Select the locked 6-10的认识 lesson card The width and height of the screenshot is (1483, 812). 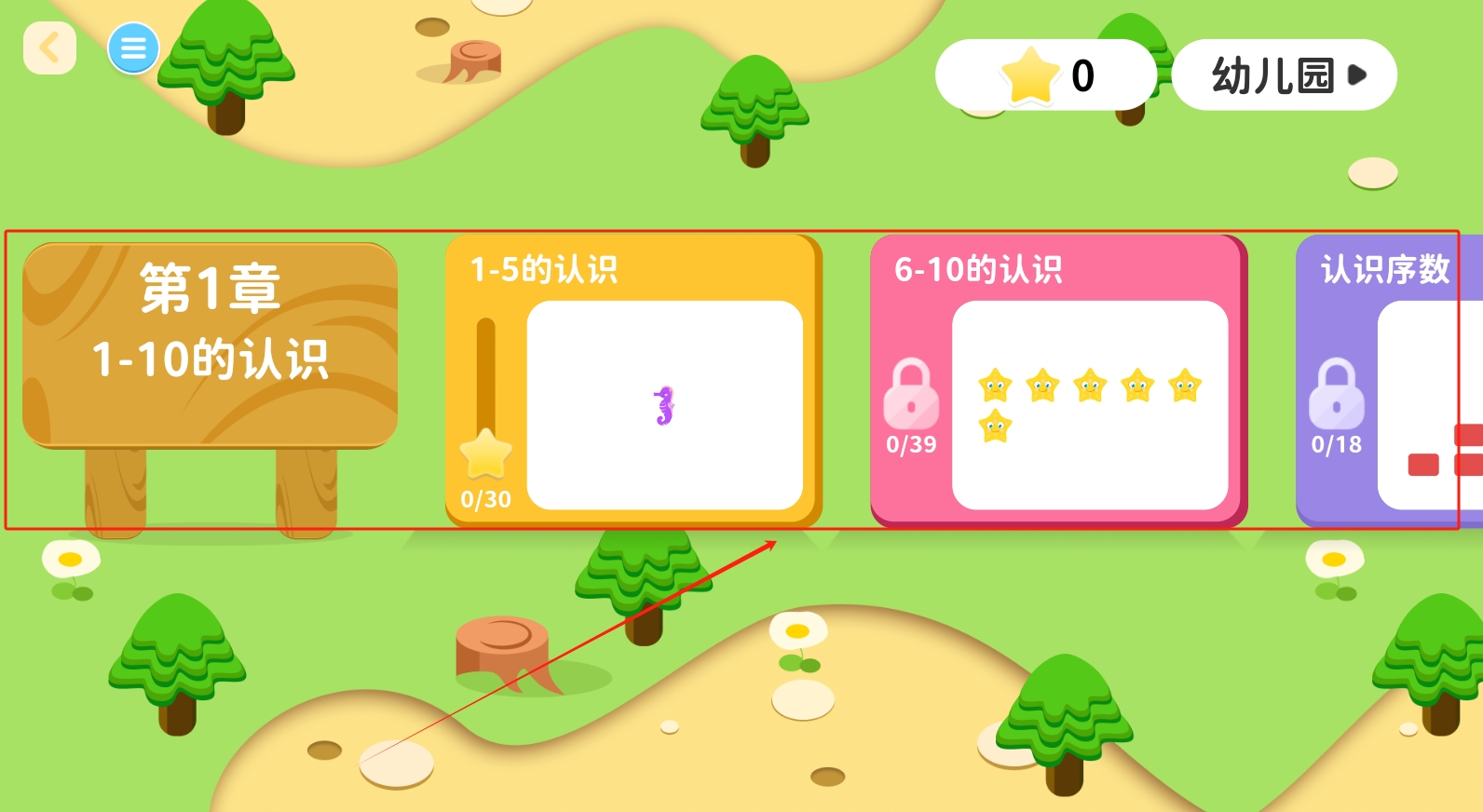point(1058,382)
